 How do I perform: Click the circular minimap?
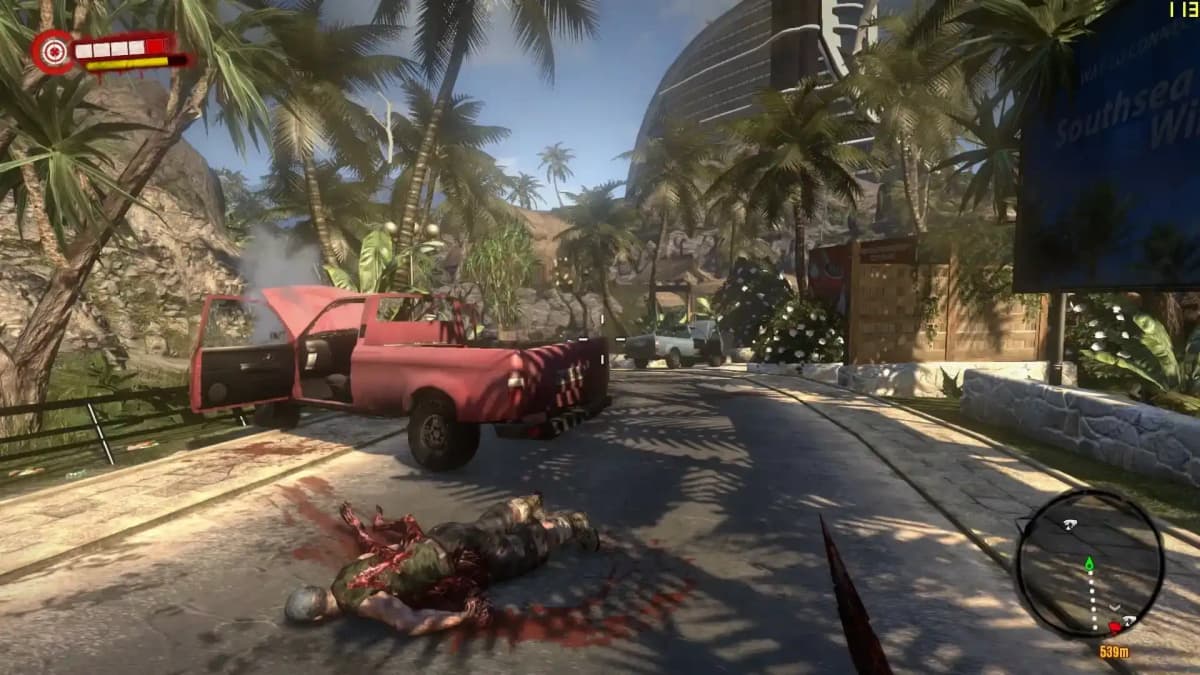1090,564
